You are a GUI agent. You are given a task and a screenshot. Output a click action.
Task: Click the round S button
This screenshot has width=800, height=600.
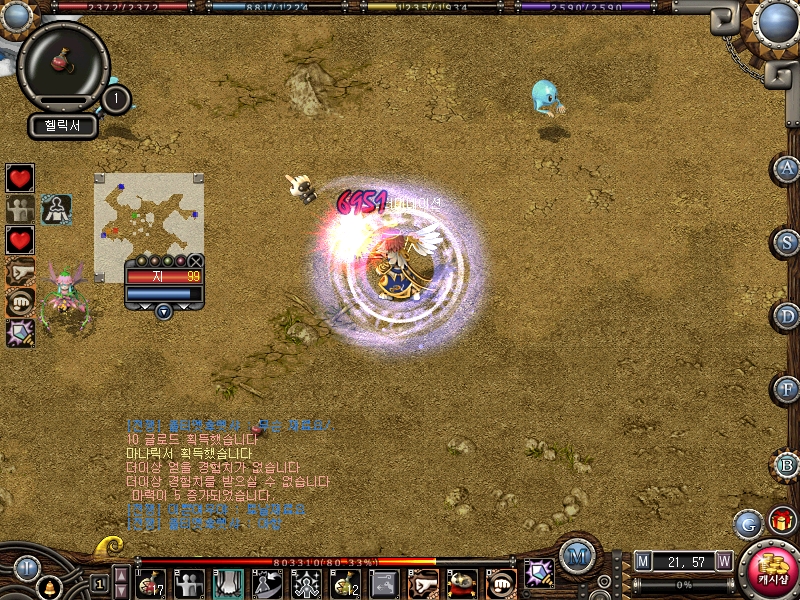click(787, 242)
